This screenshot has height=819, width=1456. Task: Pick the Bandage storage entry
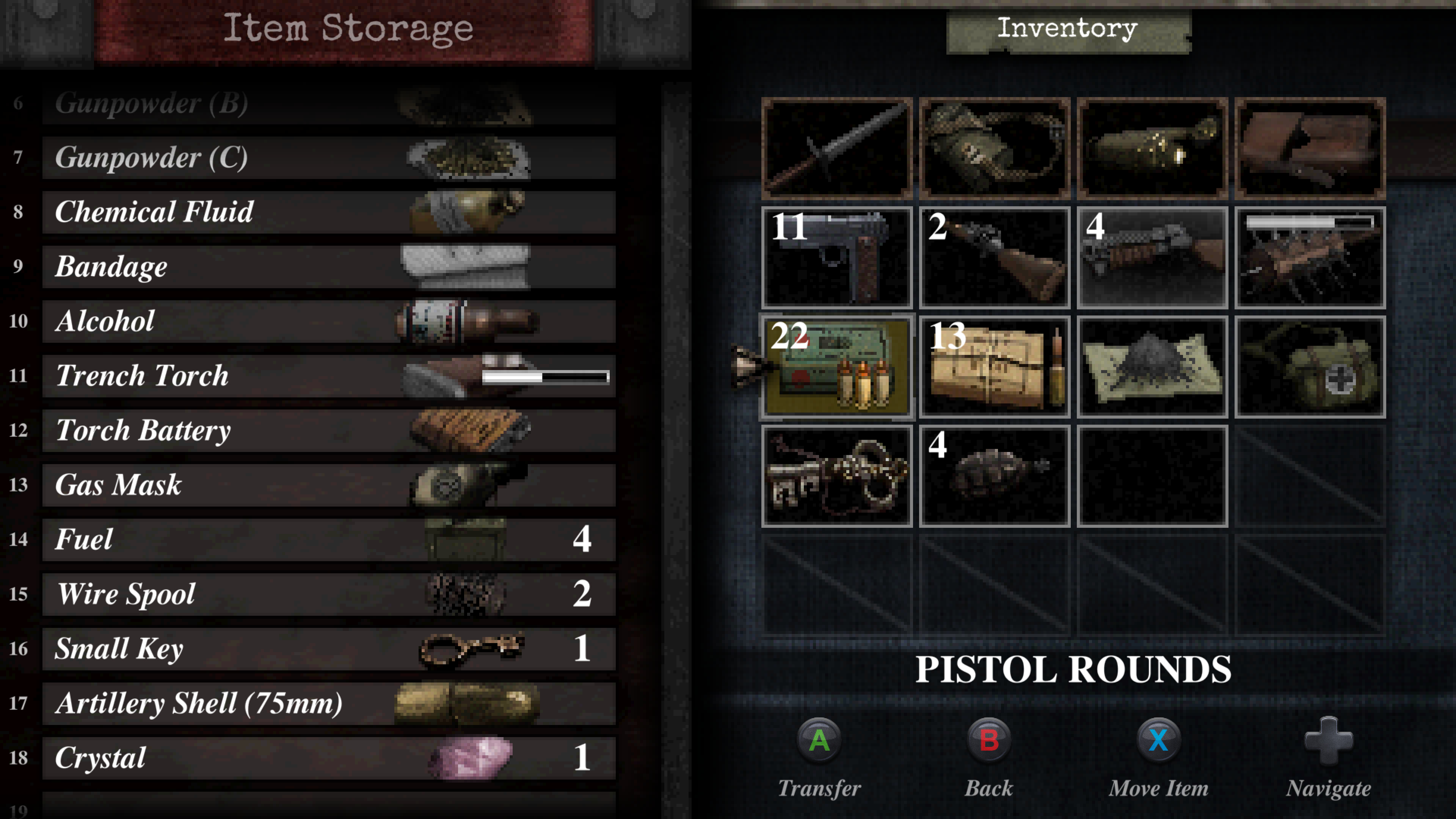[328, 267]
